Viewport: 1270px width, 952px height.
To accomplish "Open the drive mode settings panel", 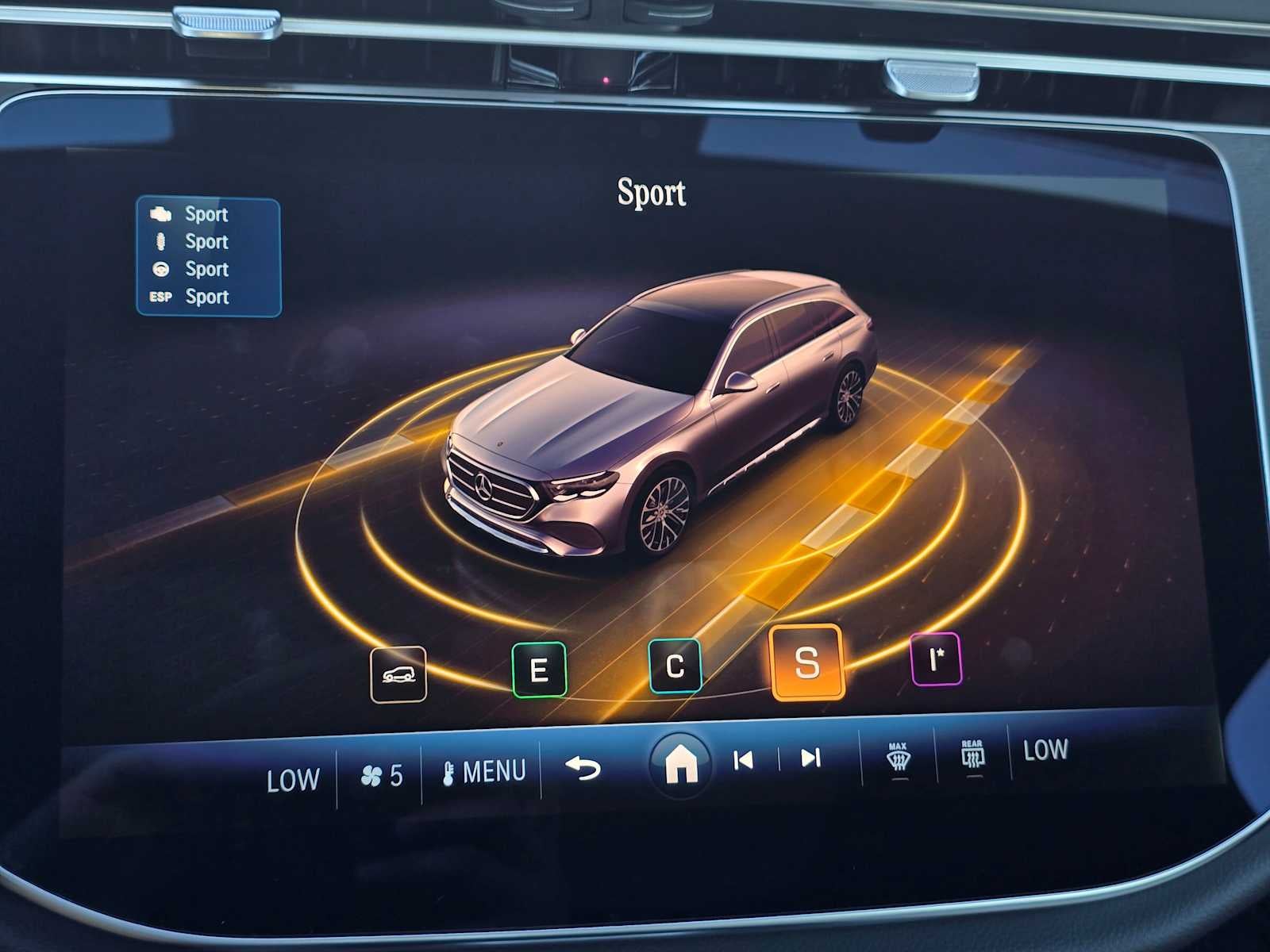I will tap(208, 254).
